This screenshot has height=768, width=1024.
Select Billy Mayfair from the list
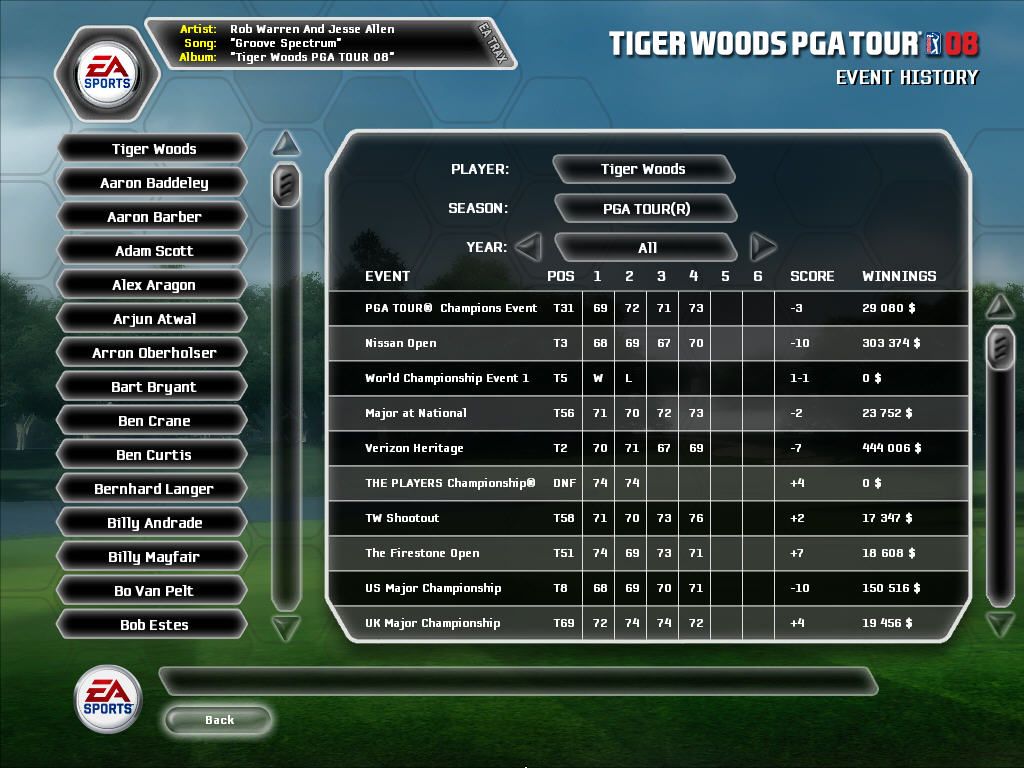tap(154, 557)
